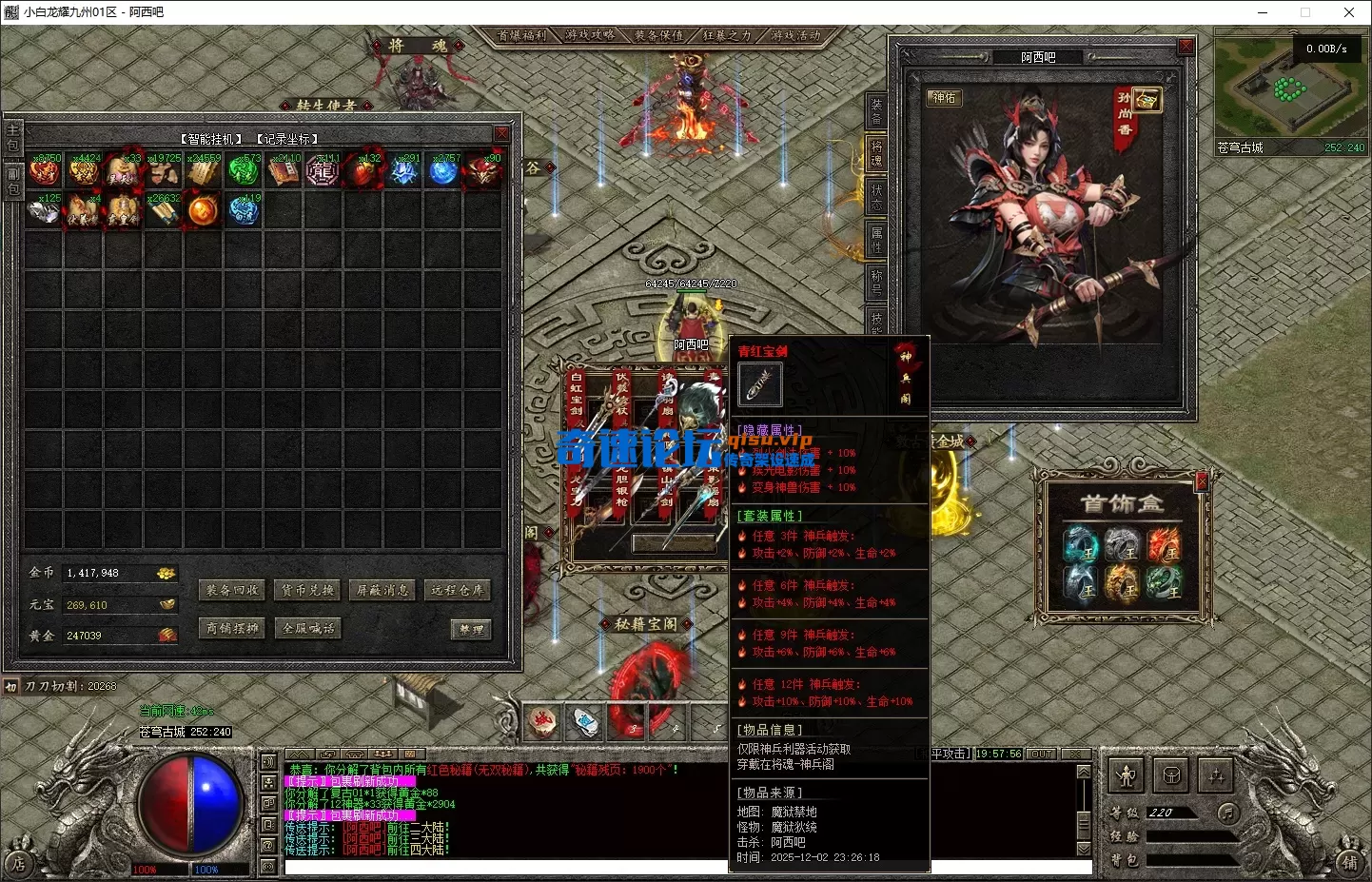Click the 装备回收 equipment recycle button
Screen dimensions: 1372x882
point(232,590)
